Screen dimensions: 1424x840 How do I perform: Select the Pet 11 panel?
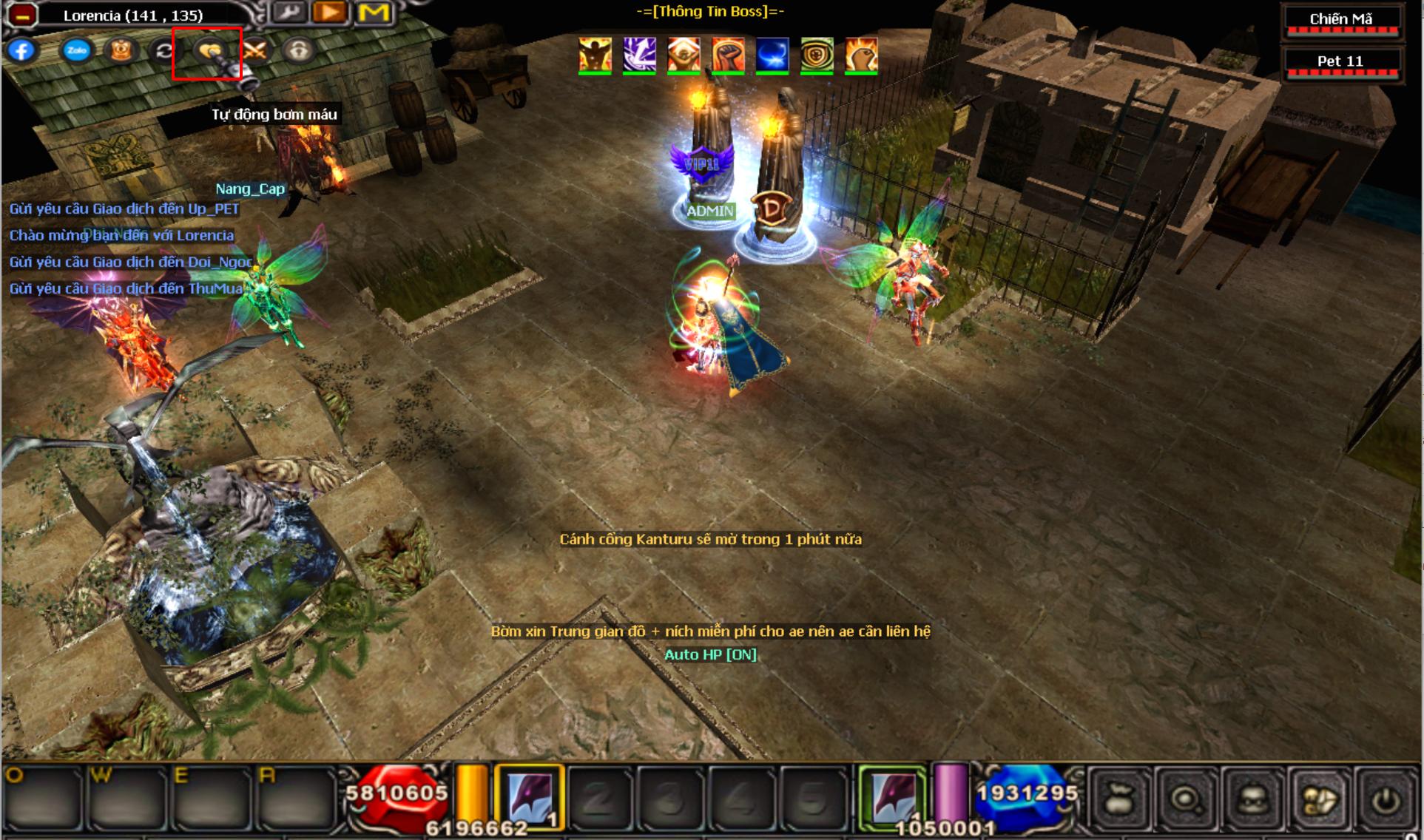(x=1341, y=63)
